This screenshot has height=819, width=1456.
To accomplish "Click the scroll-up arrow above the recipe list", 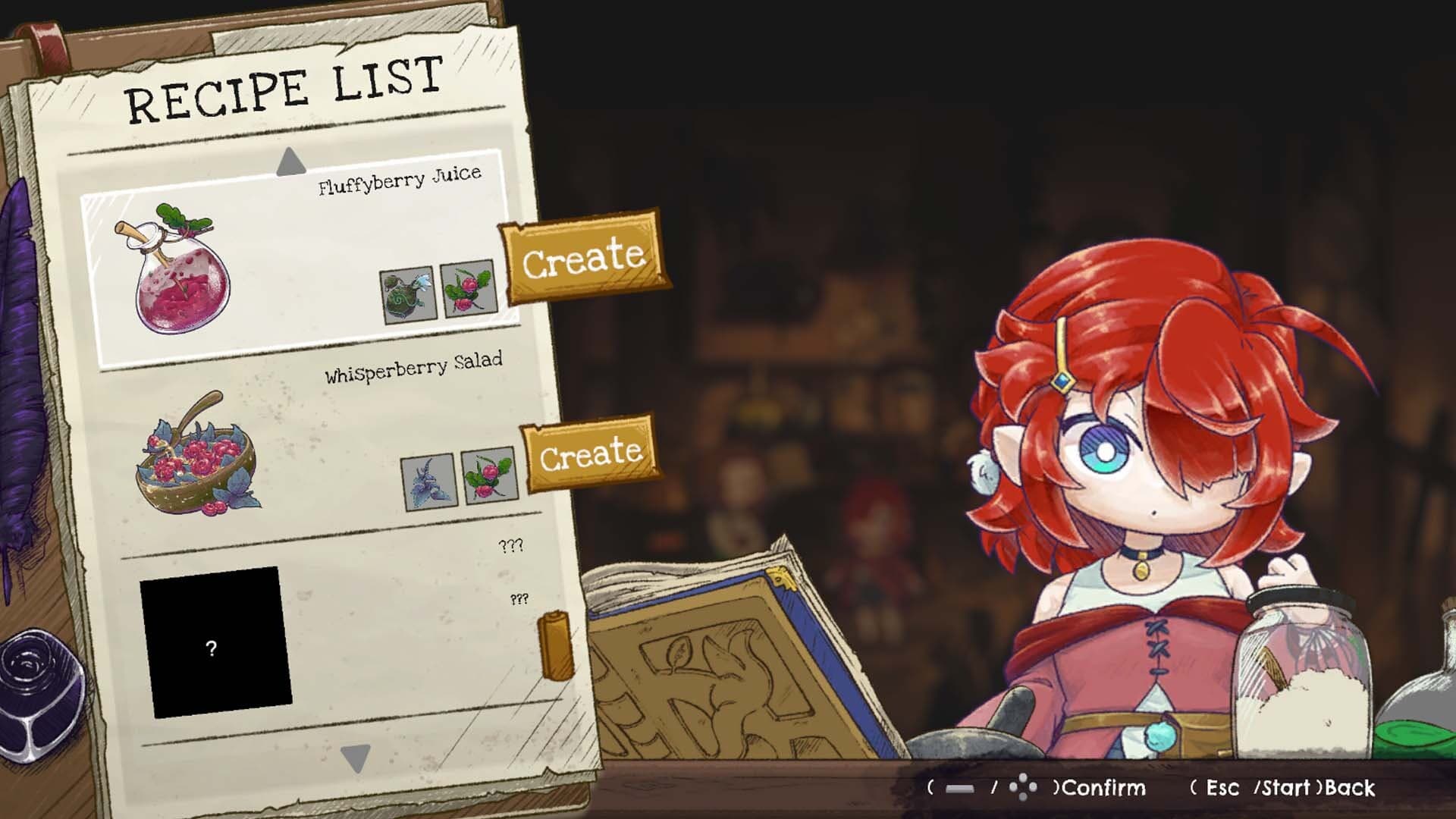I will click(x=290, y=162).
